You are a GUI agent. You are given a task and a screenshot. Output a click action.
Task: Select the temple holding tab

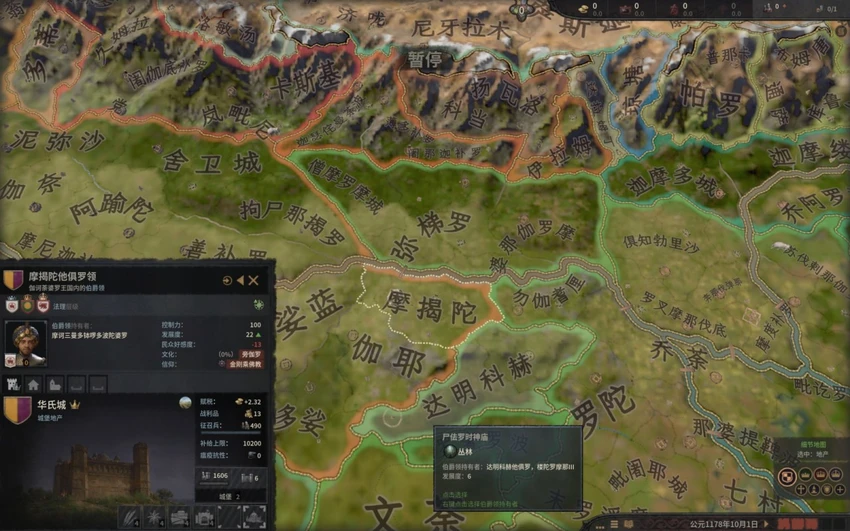(54, 384)
